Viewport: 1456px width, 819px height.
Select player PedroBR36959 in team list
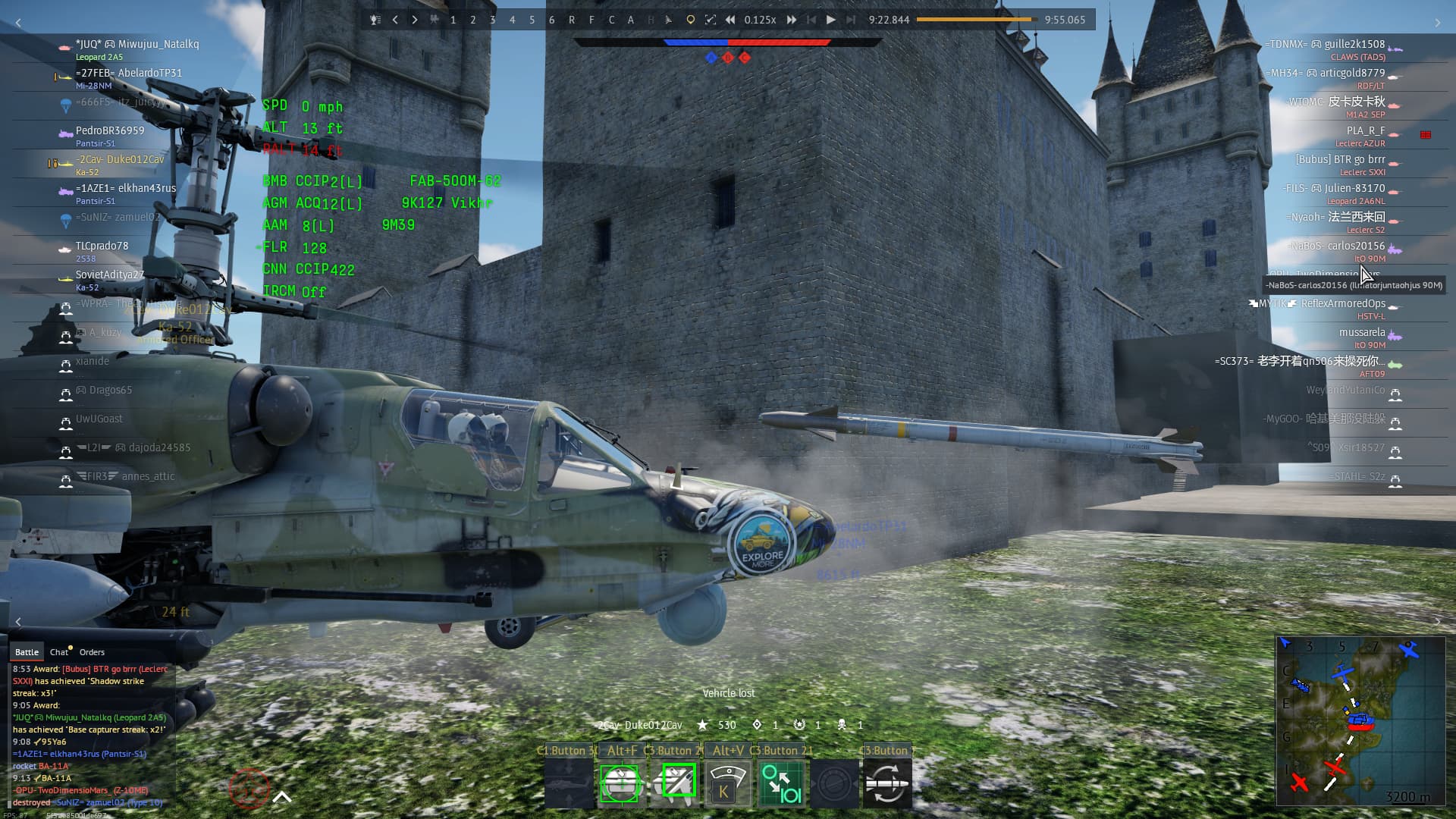point(110,130)
